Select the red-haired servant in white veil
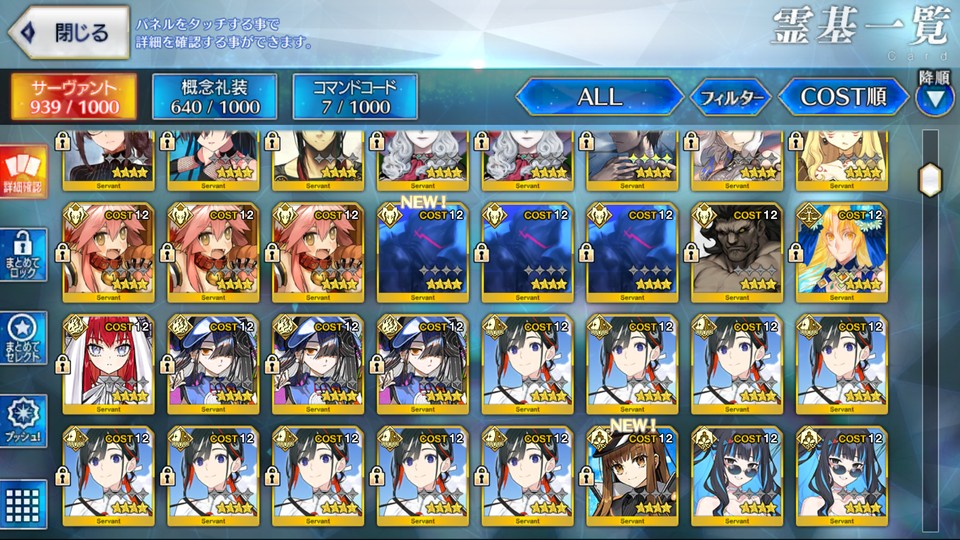 coord(107,364)
